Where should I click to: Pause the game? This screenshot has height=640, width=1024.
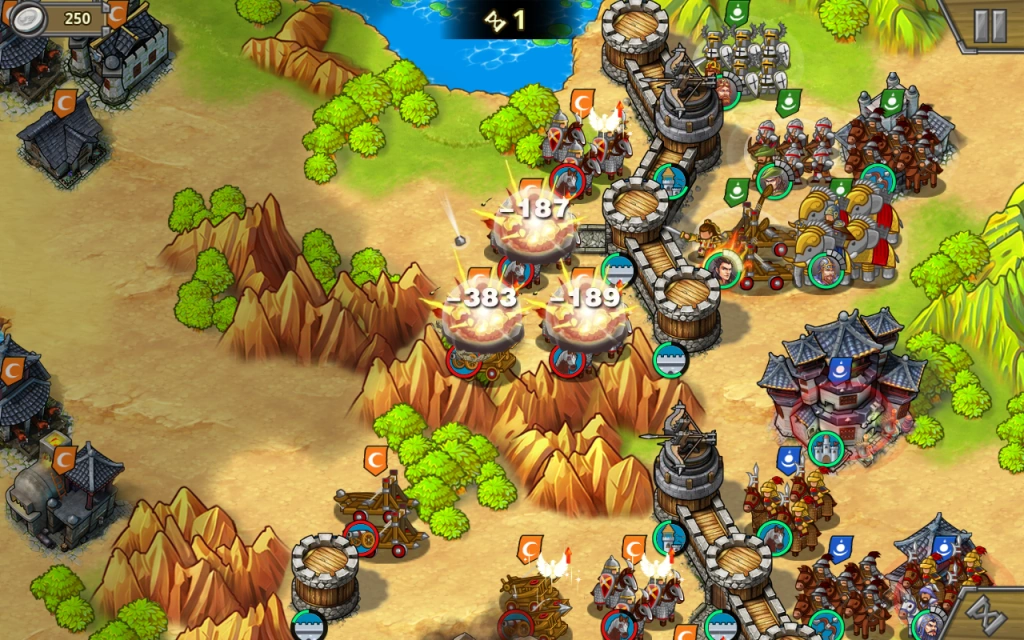(989, 25)
